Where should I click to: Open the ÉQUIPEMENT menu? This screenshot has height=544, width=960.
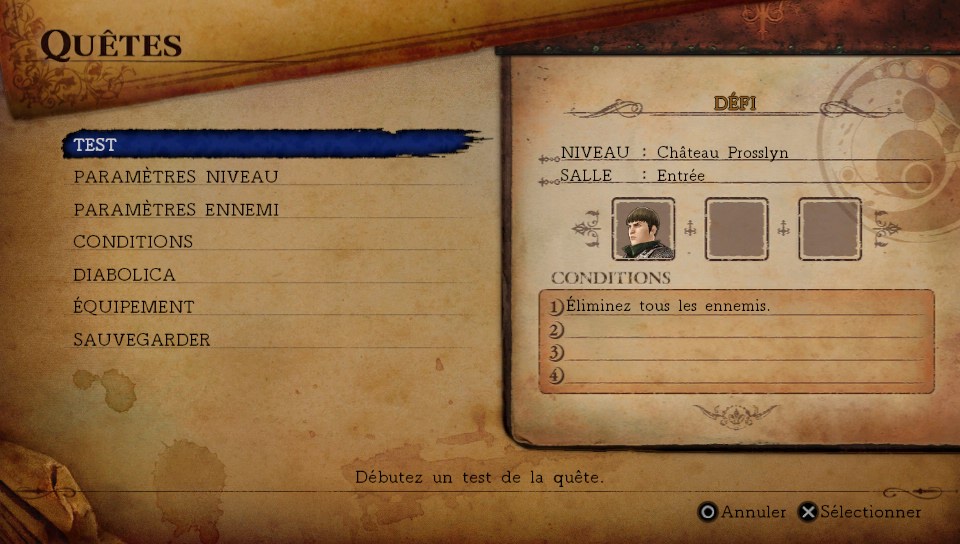coord(133,307)
